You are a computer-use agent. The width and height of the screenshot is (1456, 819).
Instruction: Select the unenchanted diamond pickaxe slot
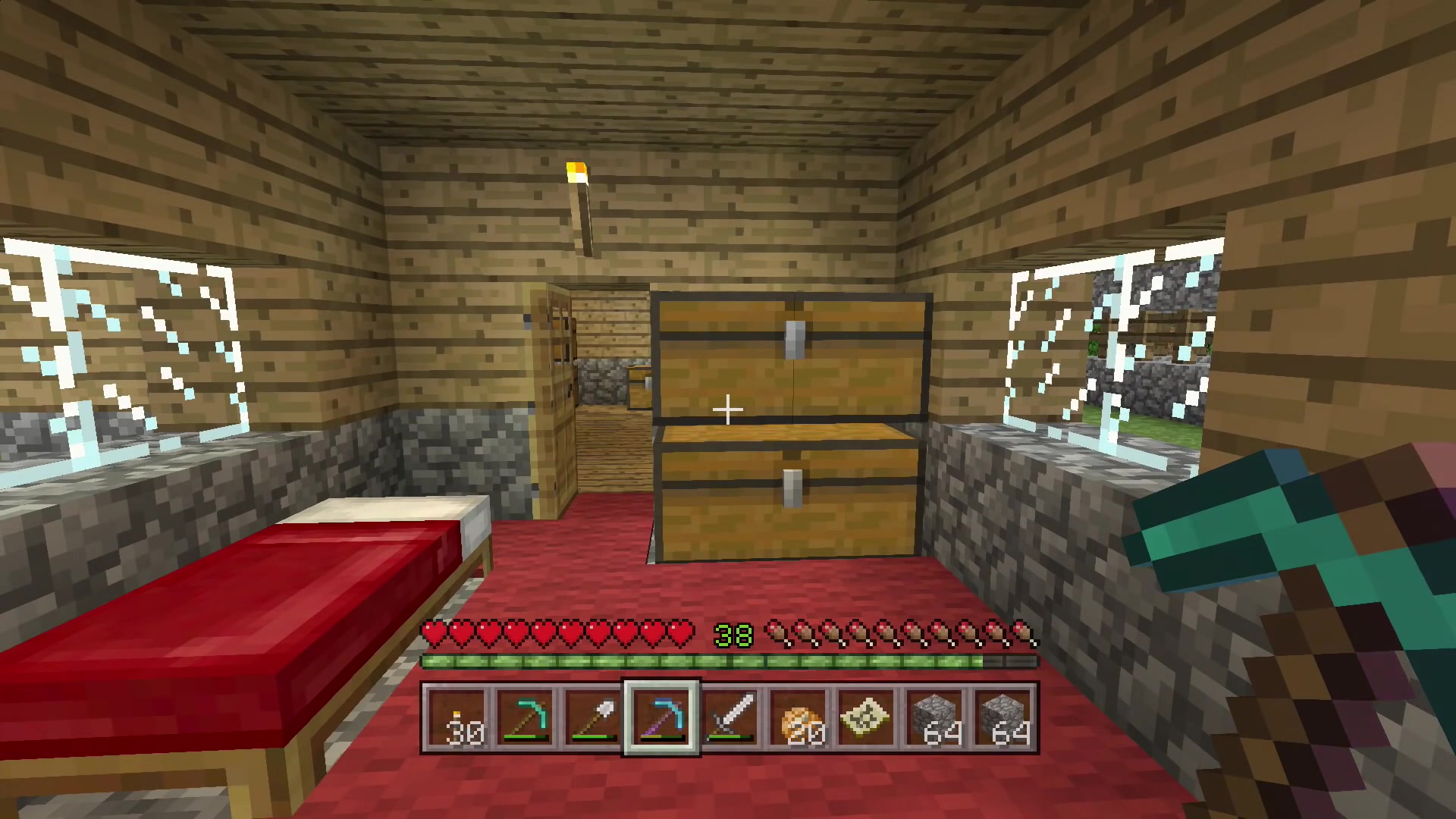525,717
